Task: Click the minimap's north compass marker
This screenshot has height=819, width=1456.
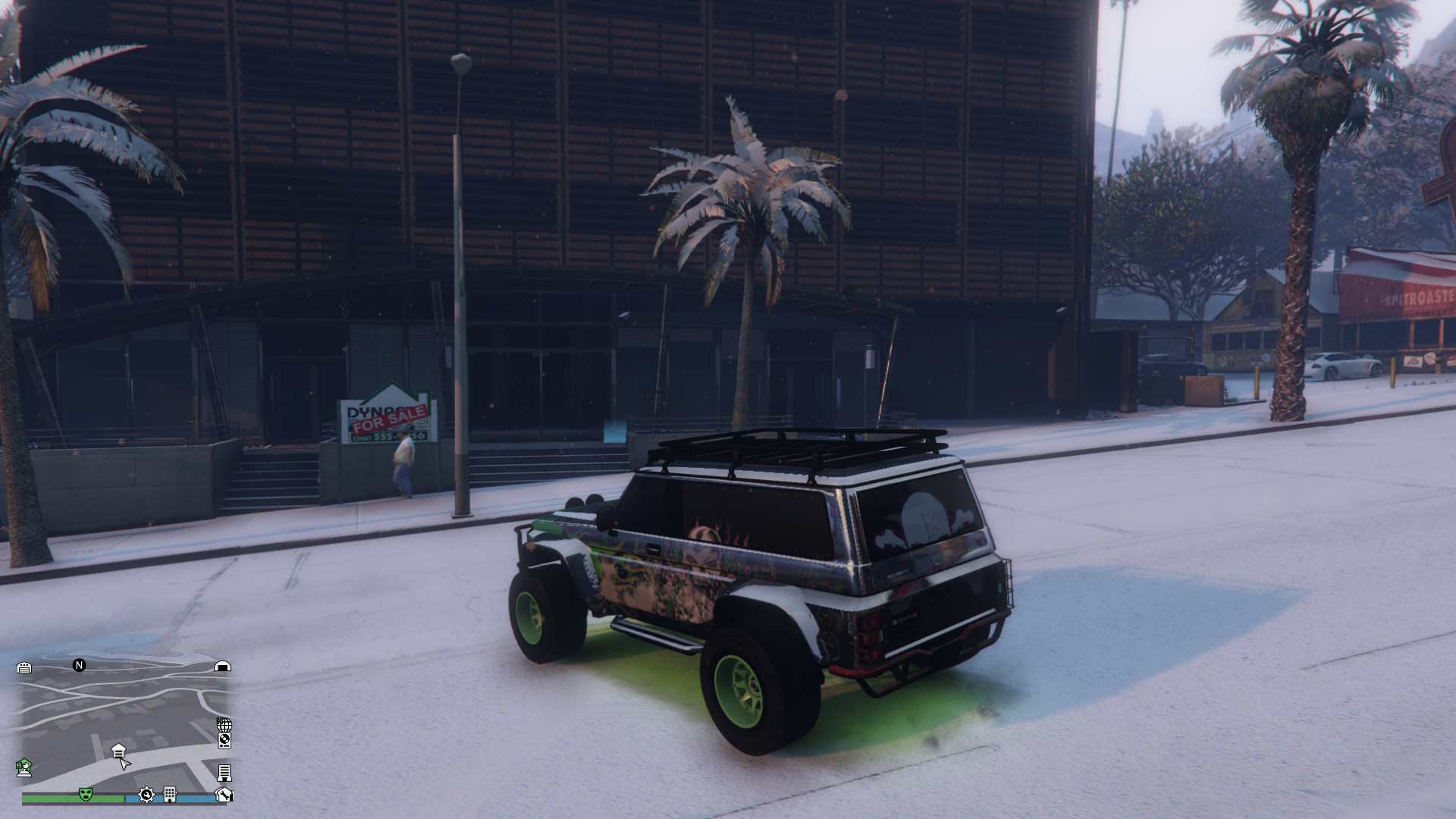Action: click(79, 665)
